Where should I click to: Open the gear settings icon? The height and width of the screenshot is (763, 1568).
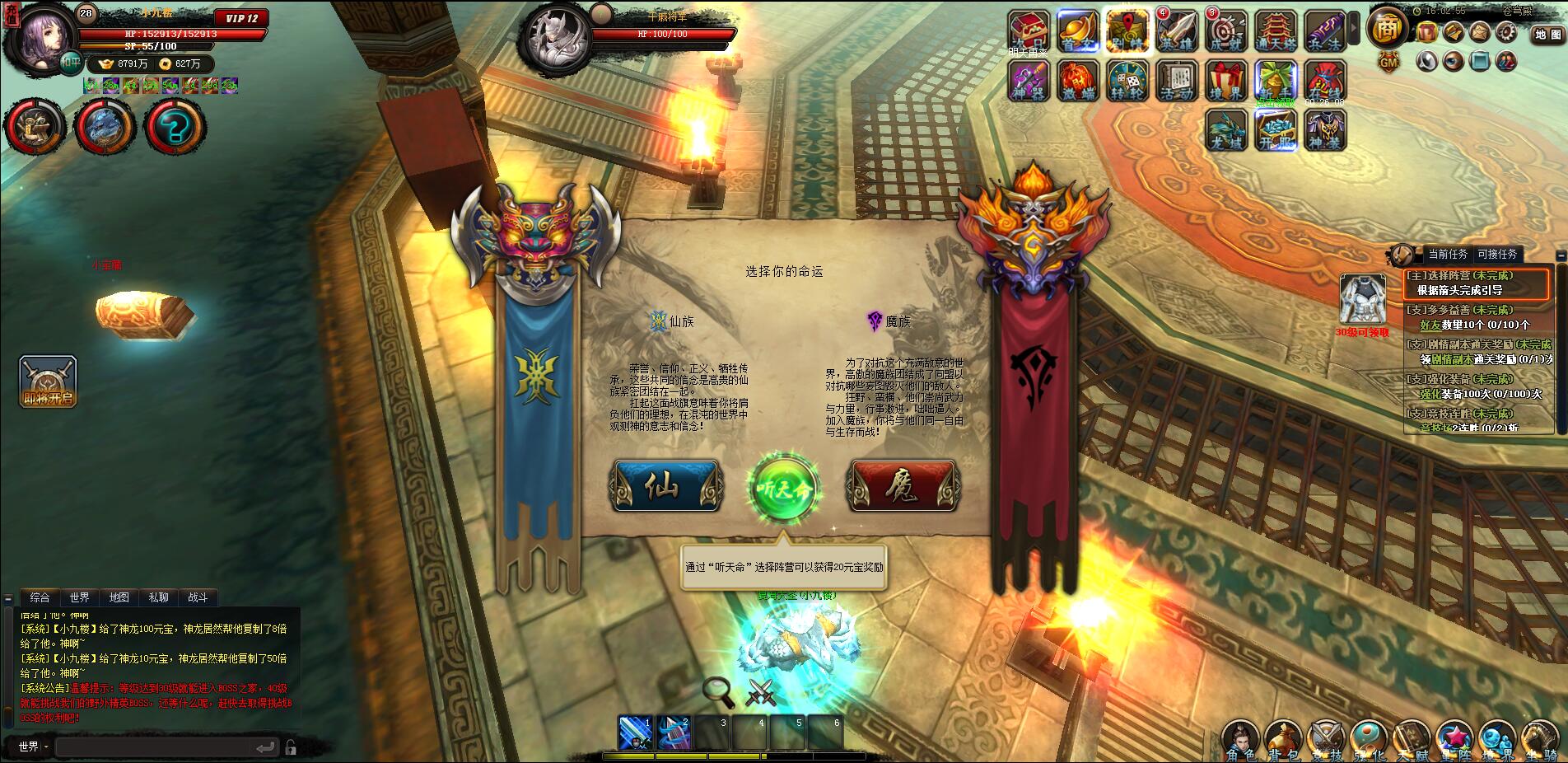pyautogui.click(x=1506, y=32)
